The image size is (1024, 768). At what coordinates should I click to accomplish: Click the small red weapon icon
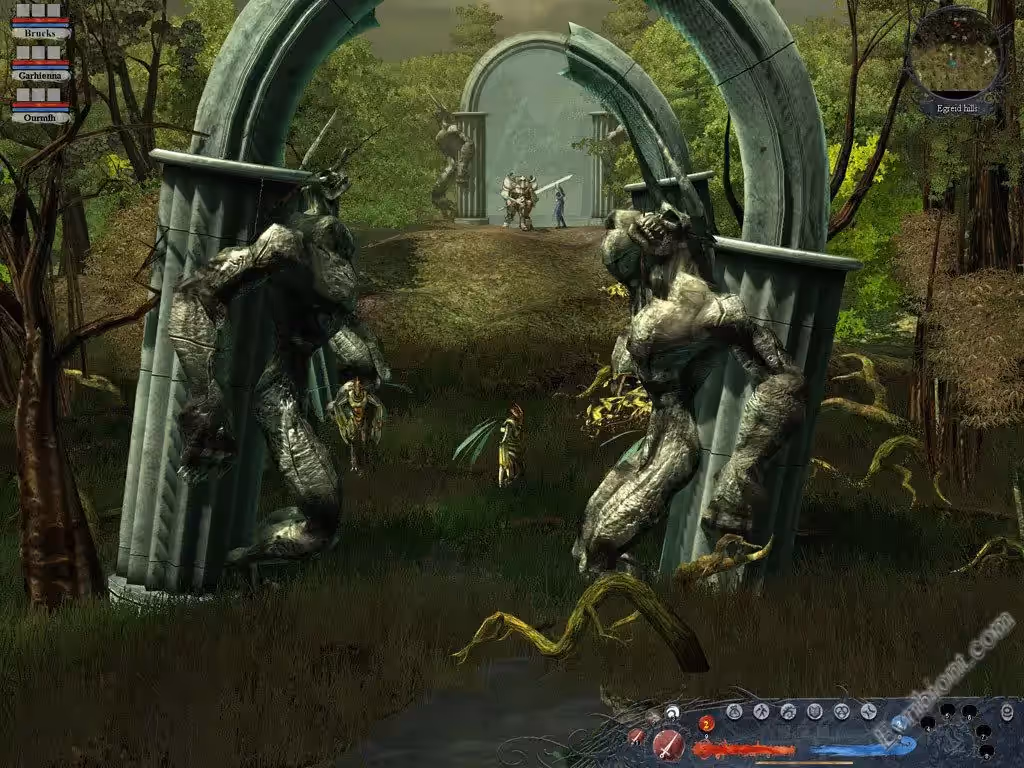[636, 736]
